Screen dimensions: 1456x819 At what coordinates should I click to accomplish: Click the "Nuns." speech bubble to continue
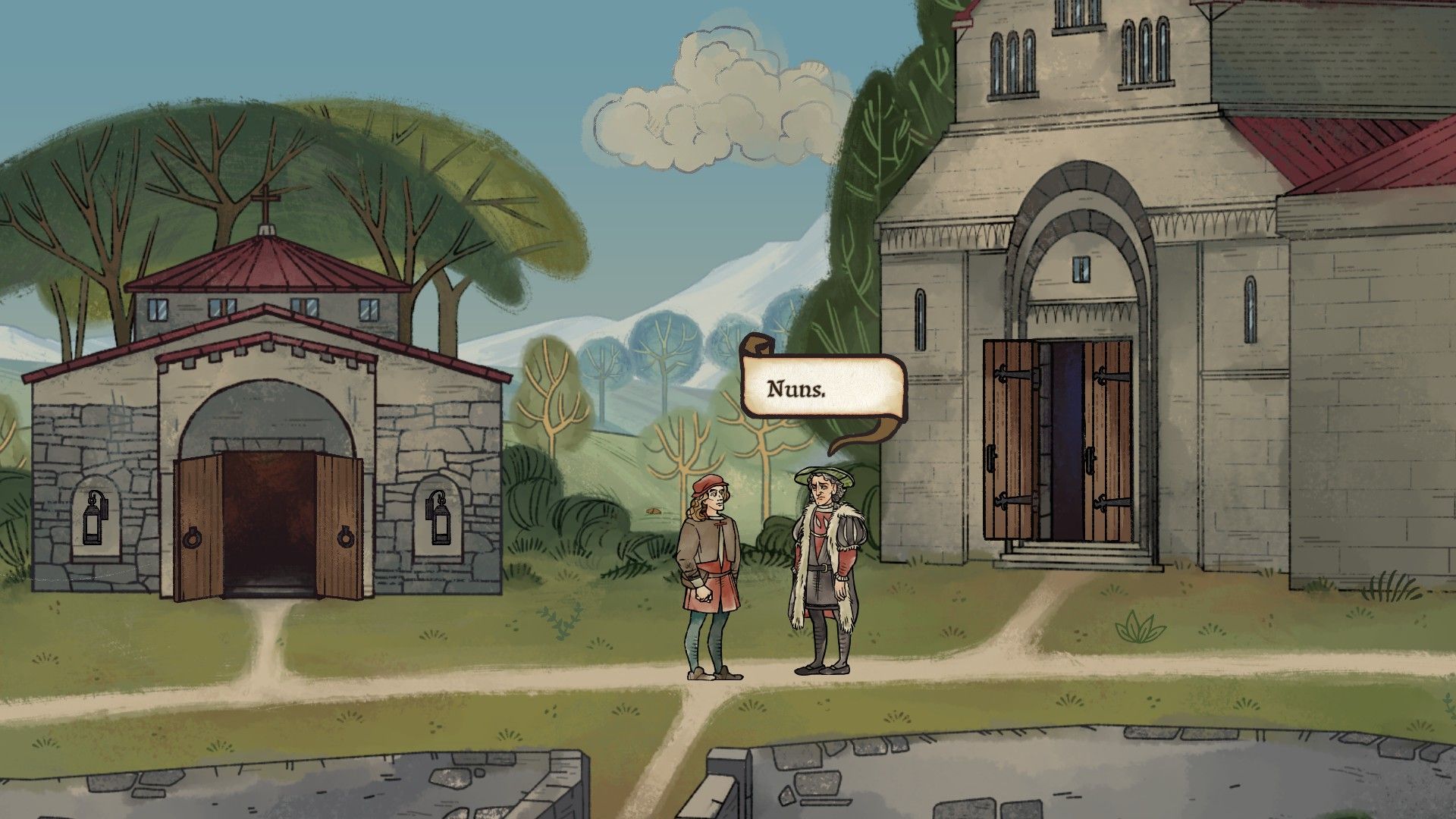coord(824,388)
